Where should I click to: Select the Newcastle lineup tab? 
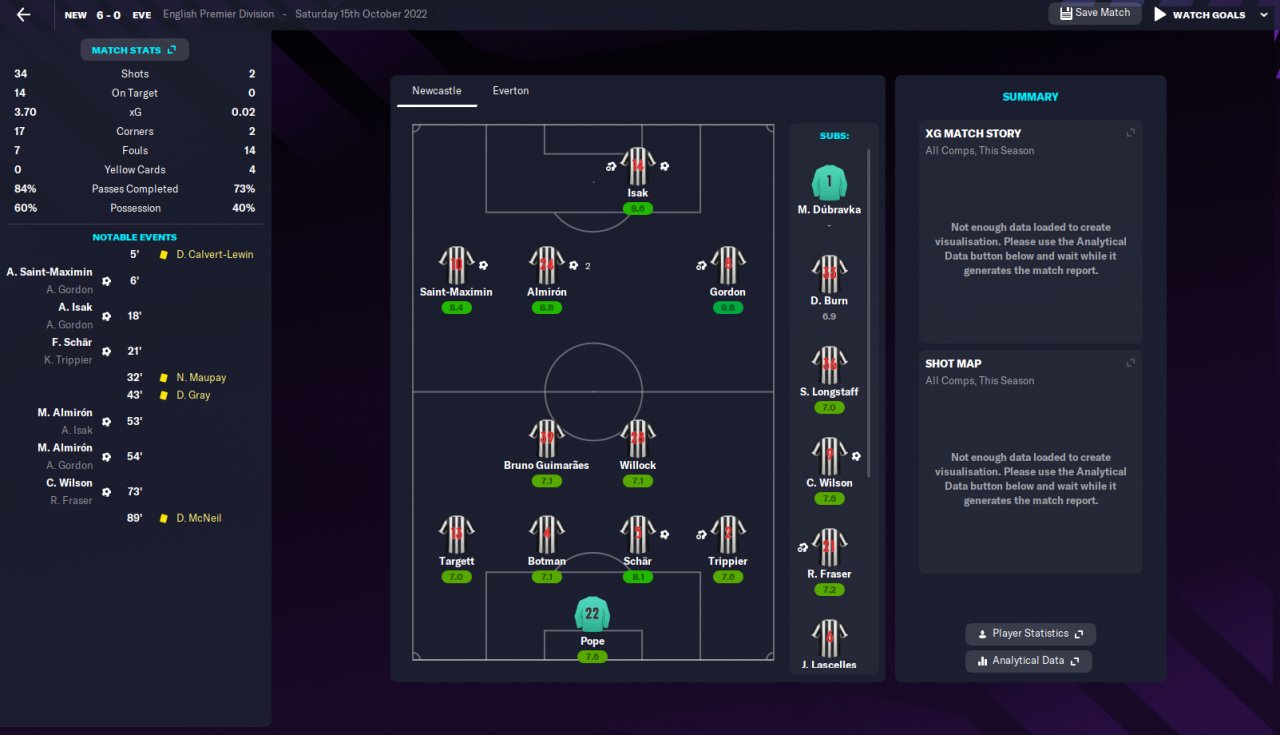click(x=437, y=91)
